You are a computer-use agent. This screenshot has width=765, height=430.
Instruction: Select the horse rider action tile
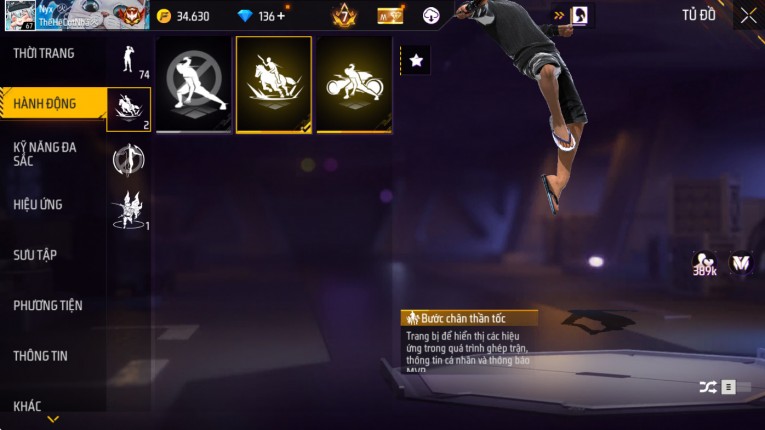(273, 83)
